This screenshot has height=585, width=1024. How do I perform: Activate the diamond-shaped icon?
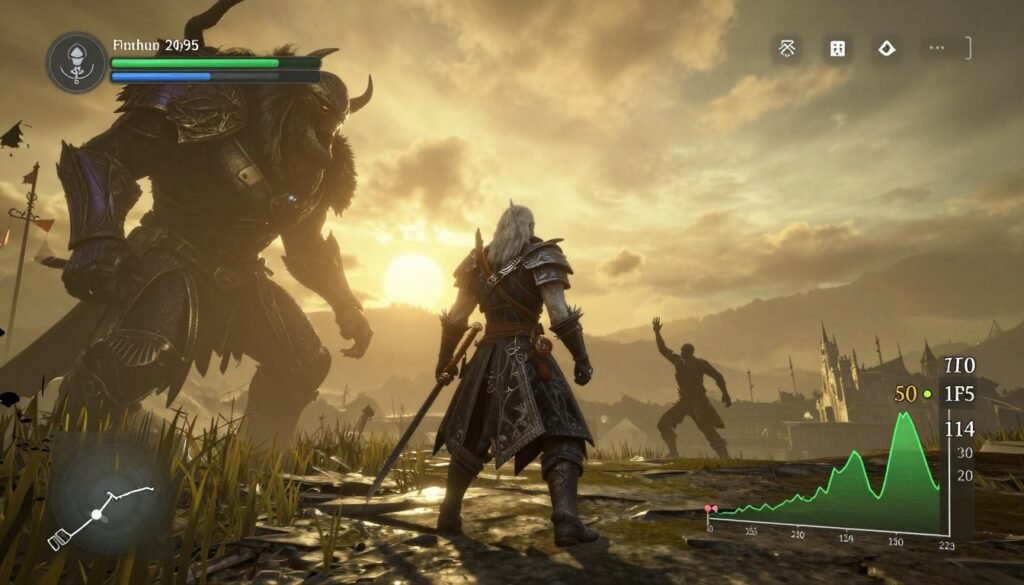click(x=886, y=48)
